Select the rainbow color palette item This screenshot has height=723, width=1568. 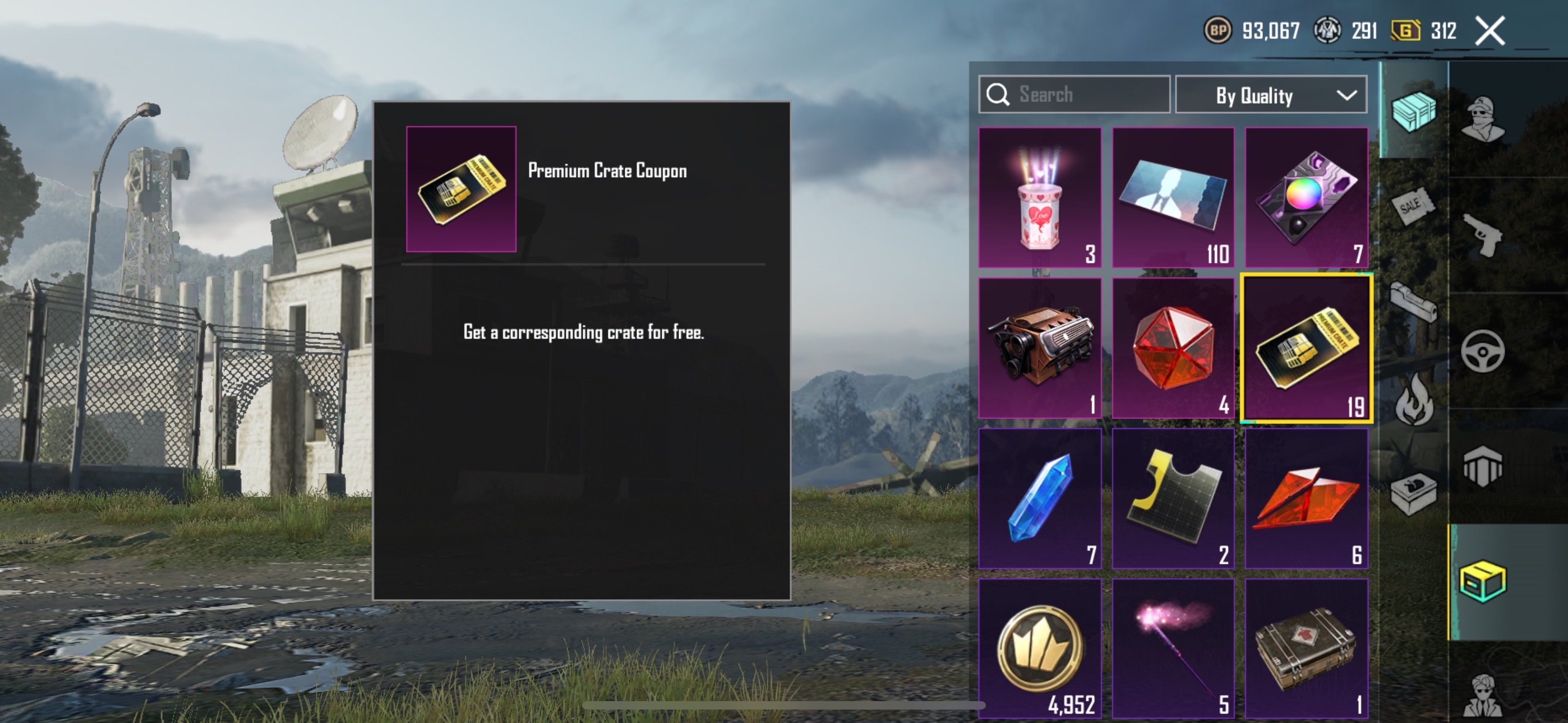click(1306, 197)
